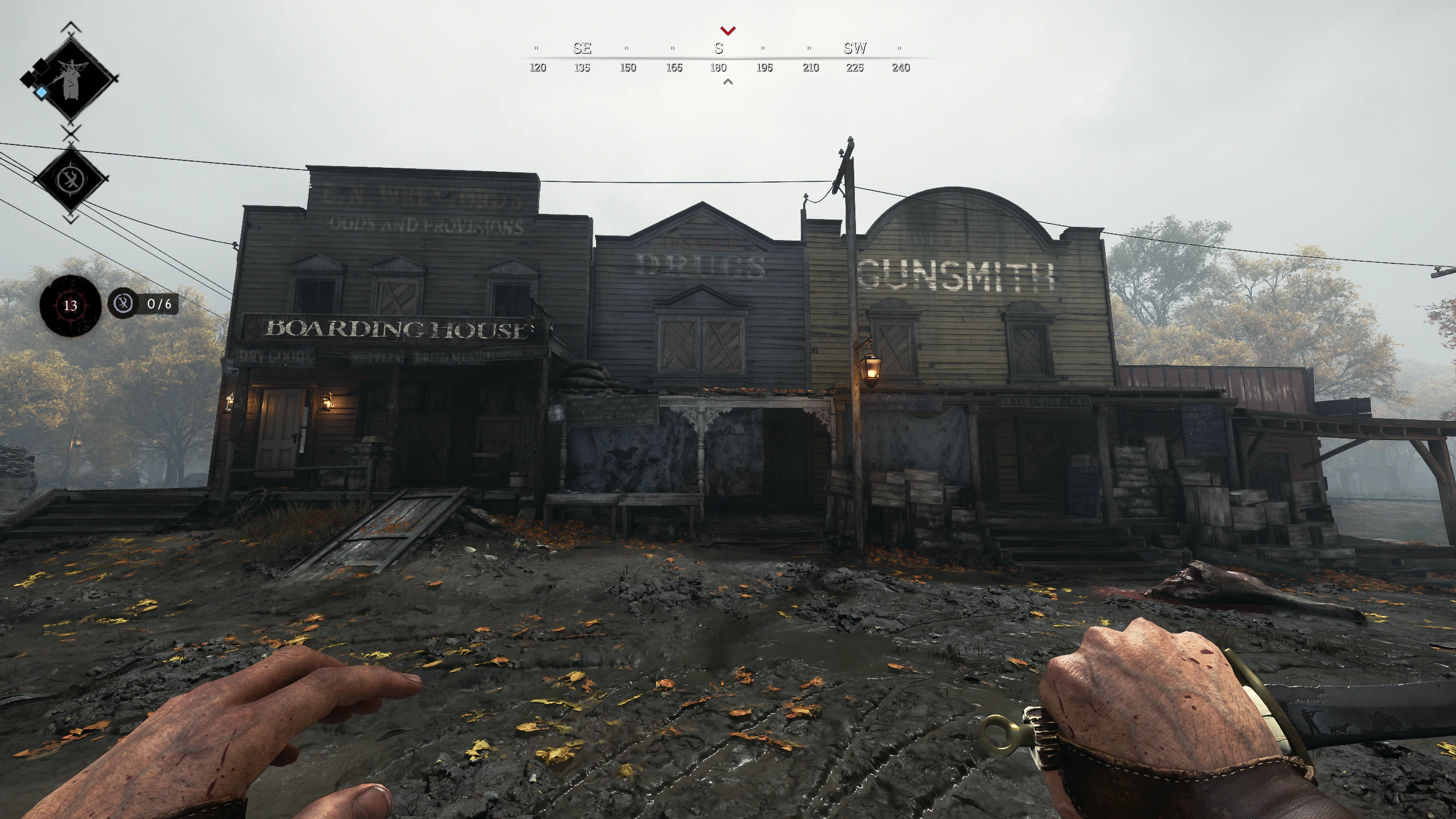Click the hunter silhouette boss icon in the top-left diamond
Viewport: 1456px width, 819px height.
[72, 80]
